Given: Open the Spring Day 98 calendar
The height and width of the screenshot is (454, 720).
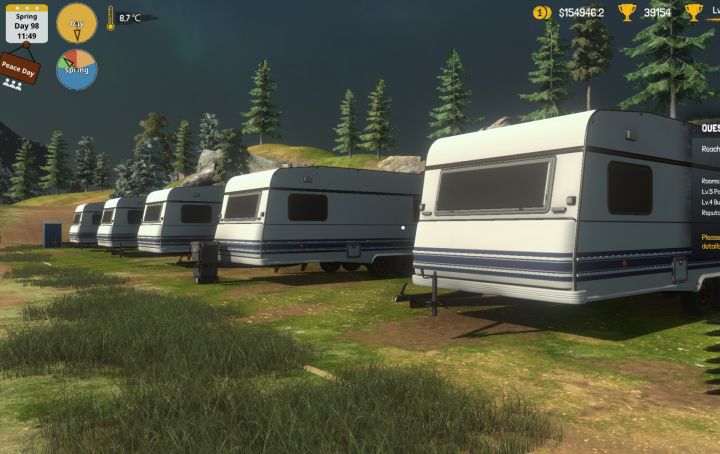Looking at the screenshot, I should (x=26, y=23).
